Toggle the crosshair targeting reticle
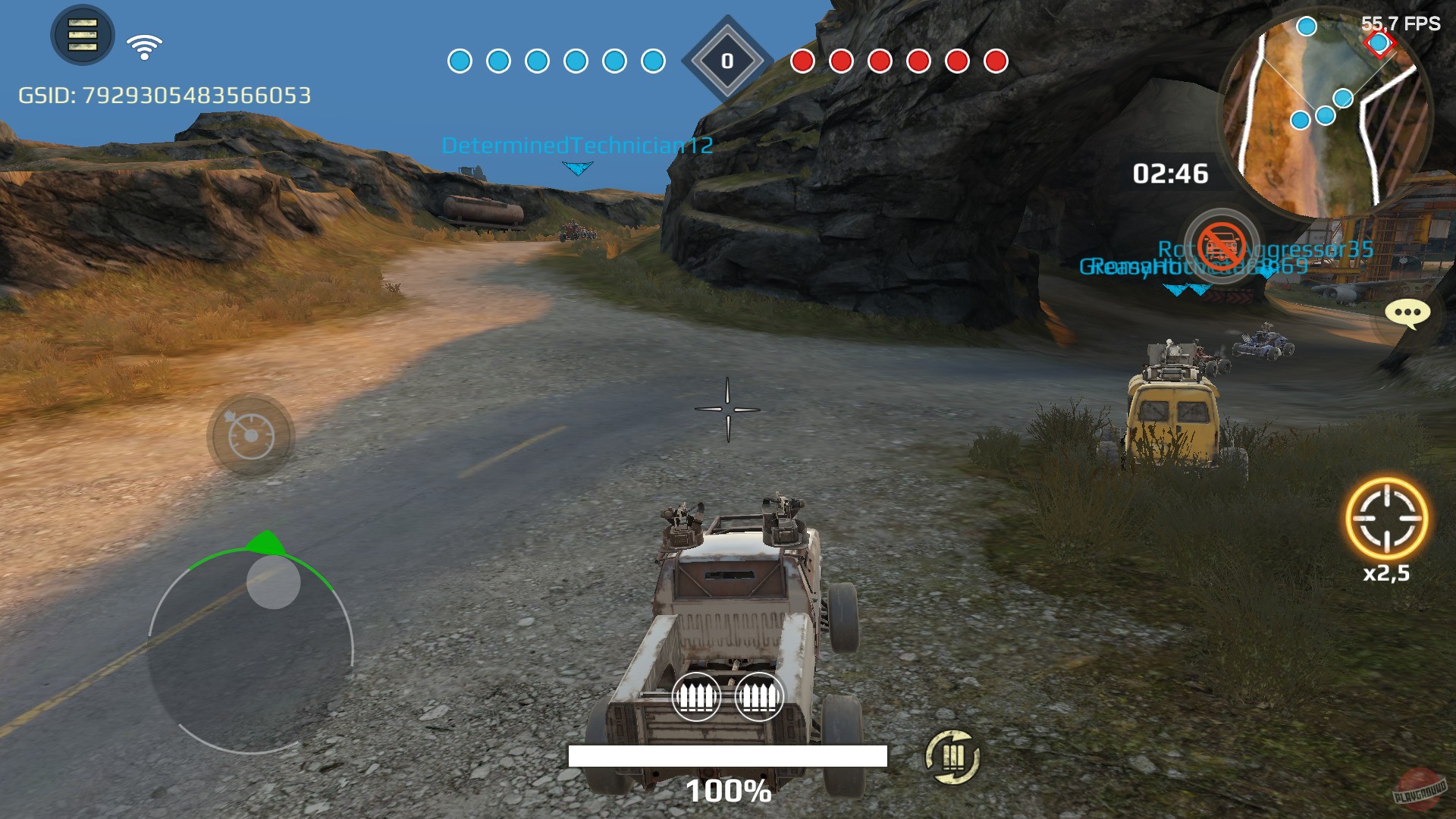The width and height of the screenshot is (1456, 819). [x=728, y=409]
